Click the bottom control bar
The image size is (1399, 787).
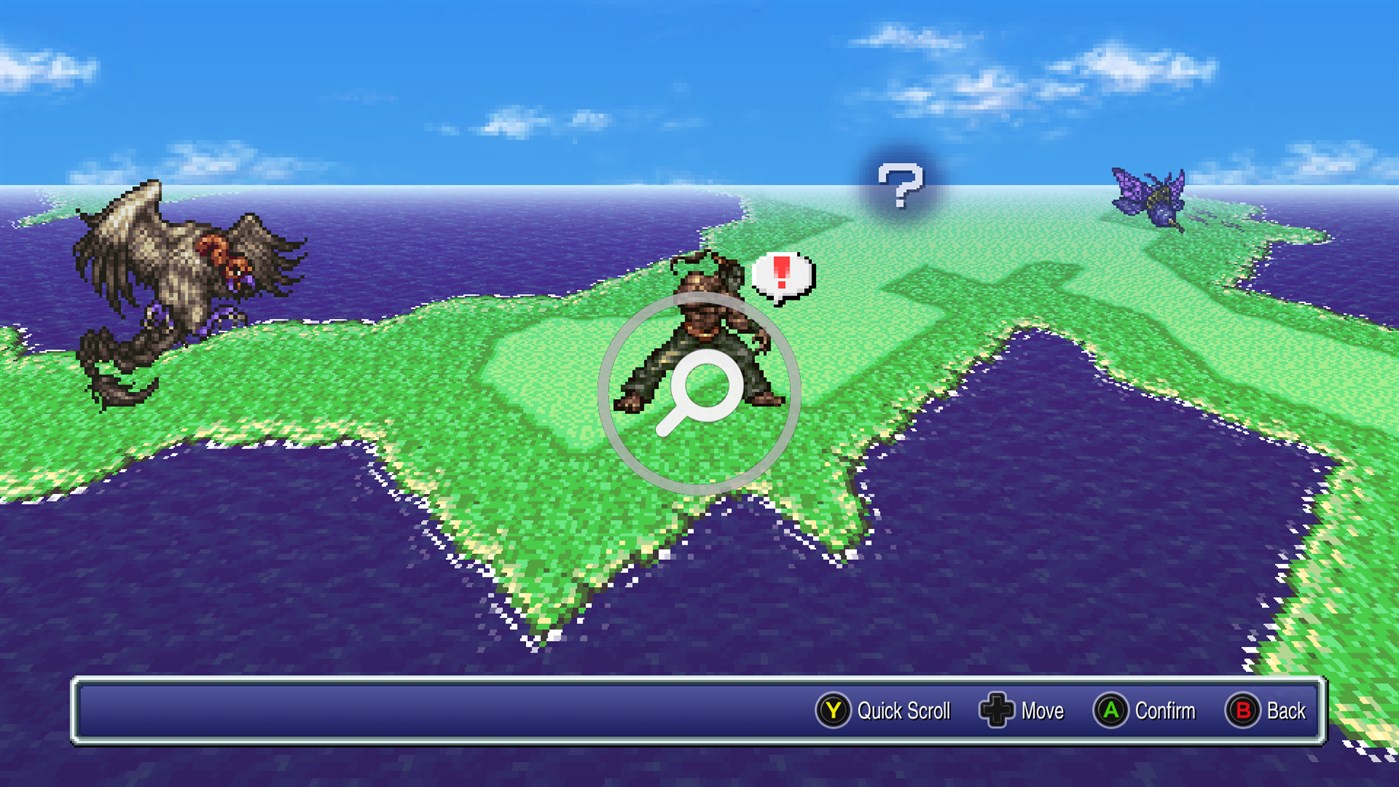tap(700, 711)
